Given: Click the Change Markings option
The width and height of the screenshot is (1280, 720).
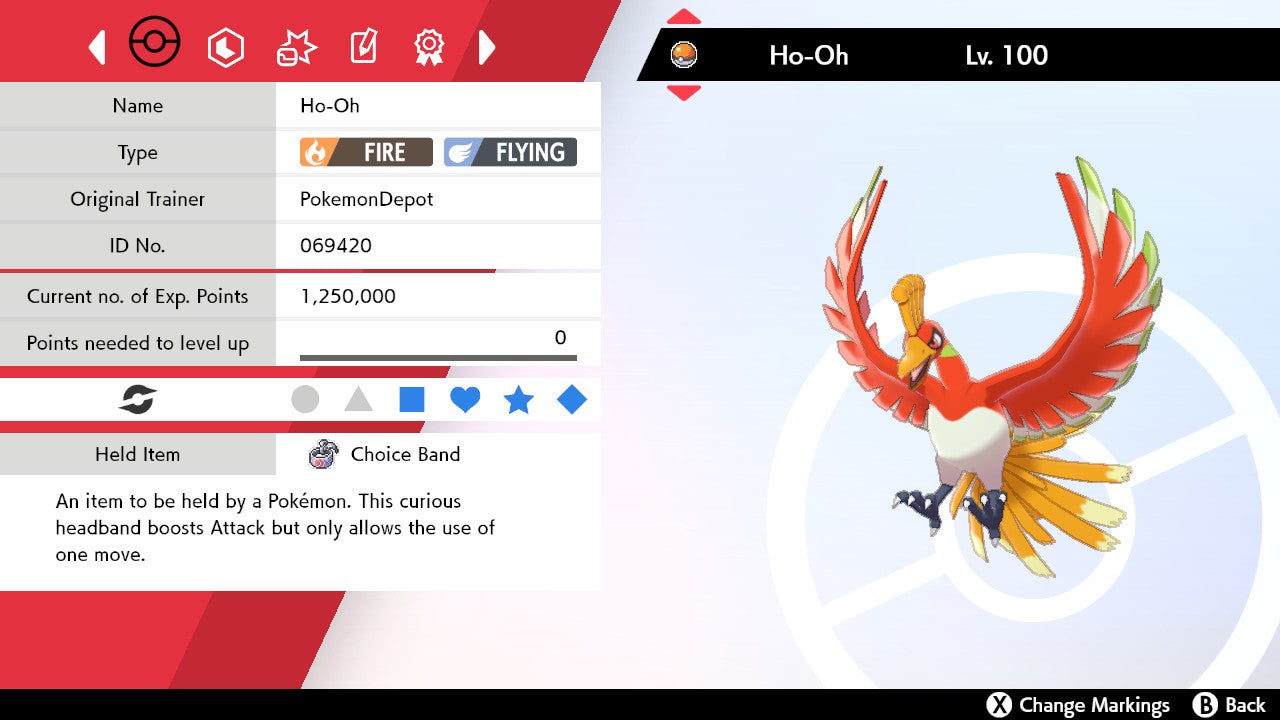Looking at the screenshot, I should (x=1078, y=705).
